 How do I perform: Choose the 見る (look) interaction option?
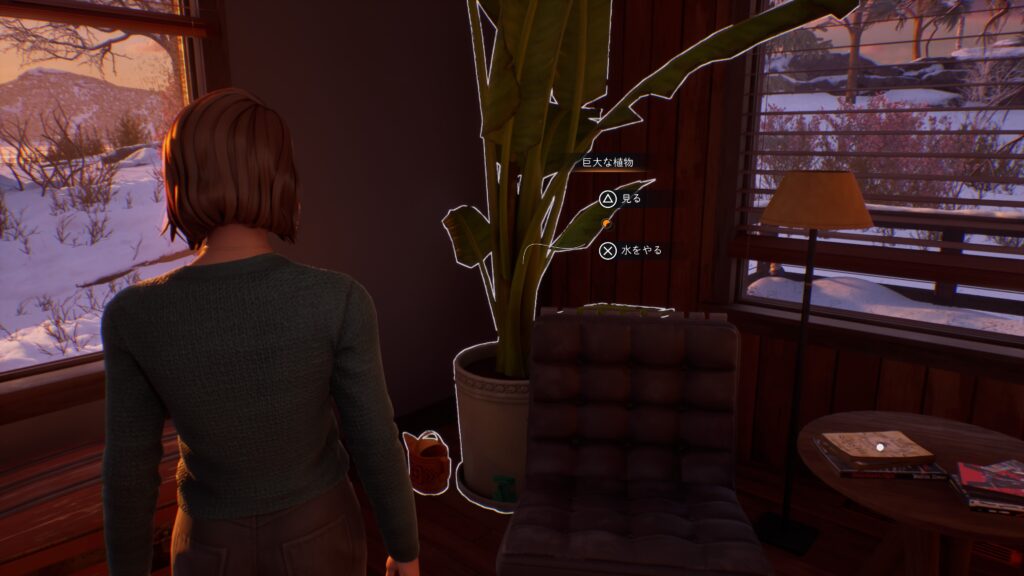621,199
